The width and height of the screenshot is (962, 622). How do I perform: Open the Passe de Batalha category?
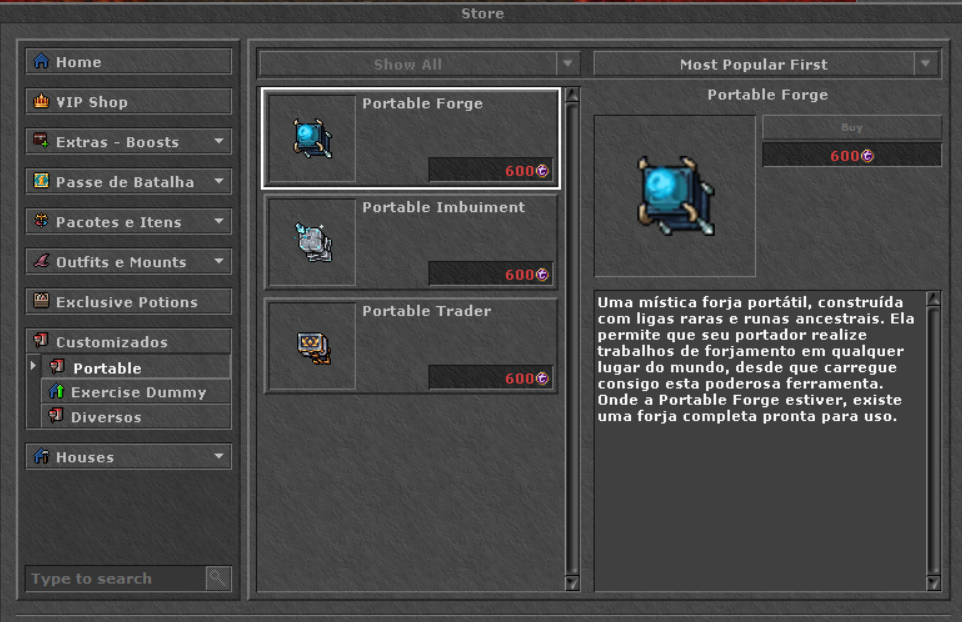(128, 182)
